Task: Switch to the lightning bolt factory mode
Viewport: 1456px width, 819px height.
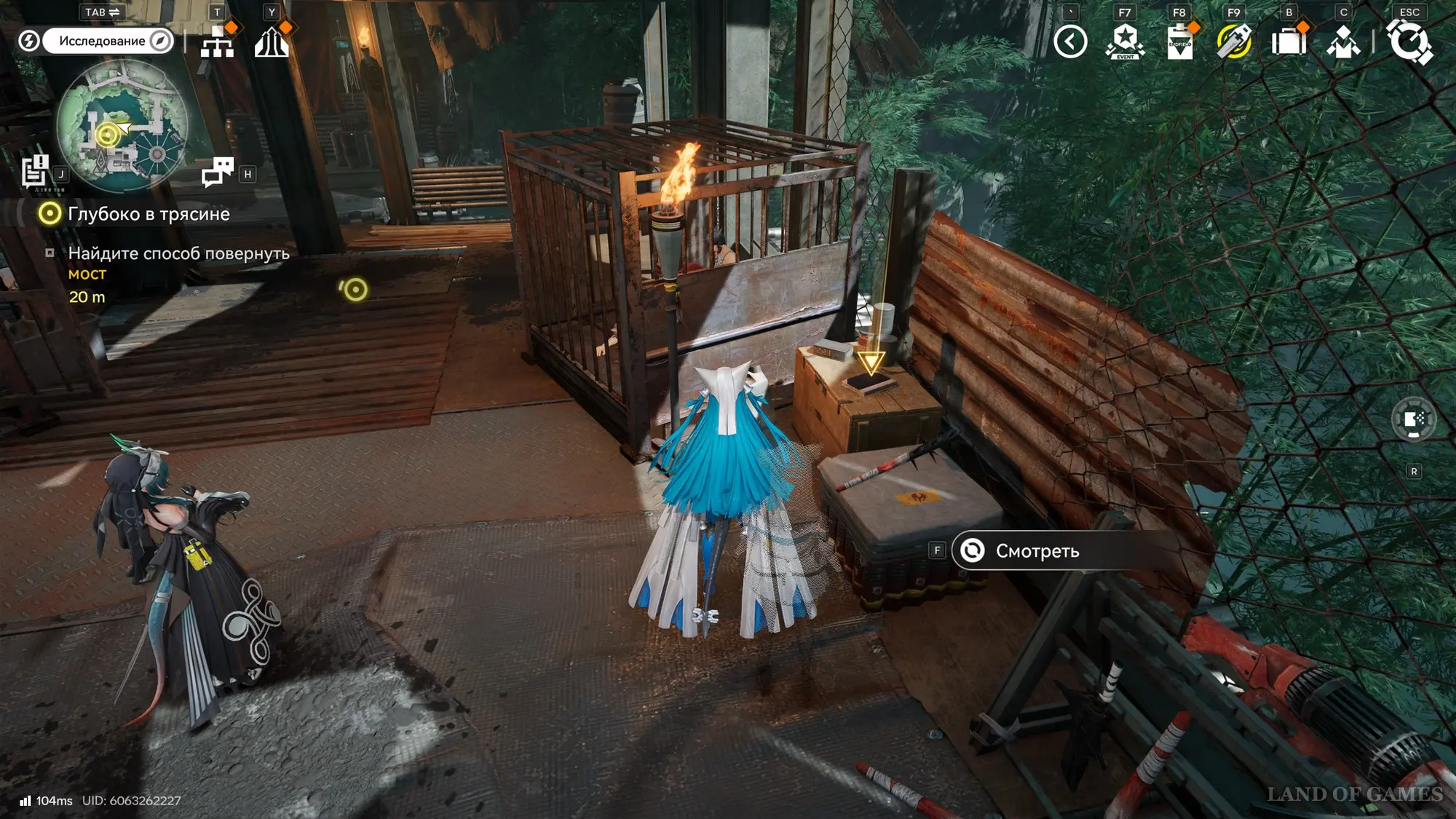Action: click(29, 41)
